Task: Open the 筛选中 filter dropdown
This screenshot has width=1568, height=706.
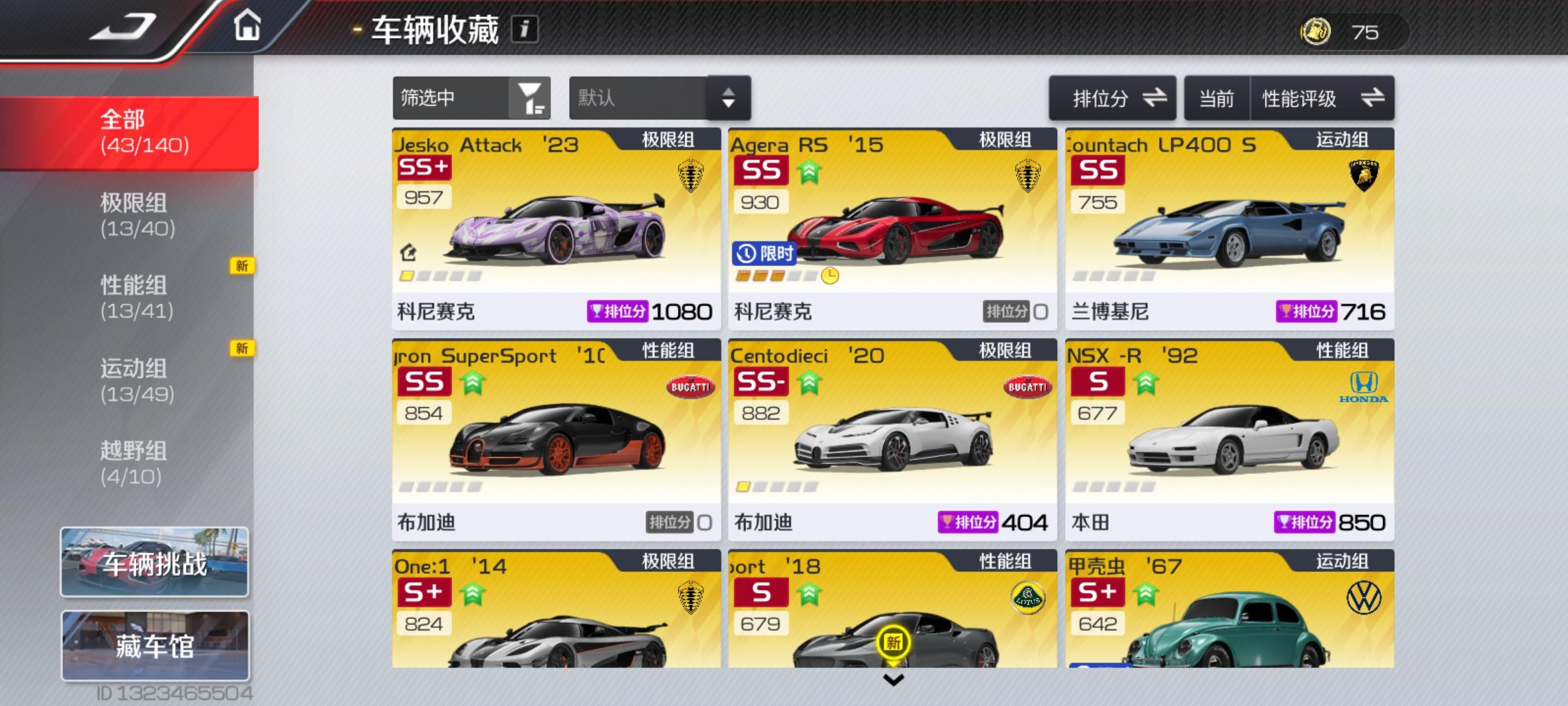Action: 470,98
